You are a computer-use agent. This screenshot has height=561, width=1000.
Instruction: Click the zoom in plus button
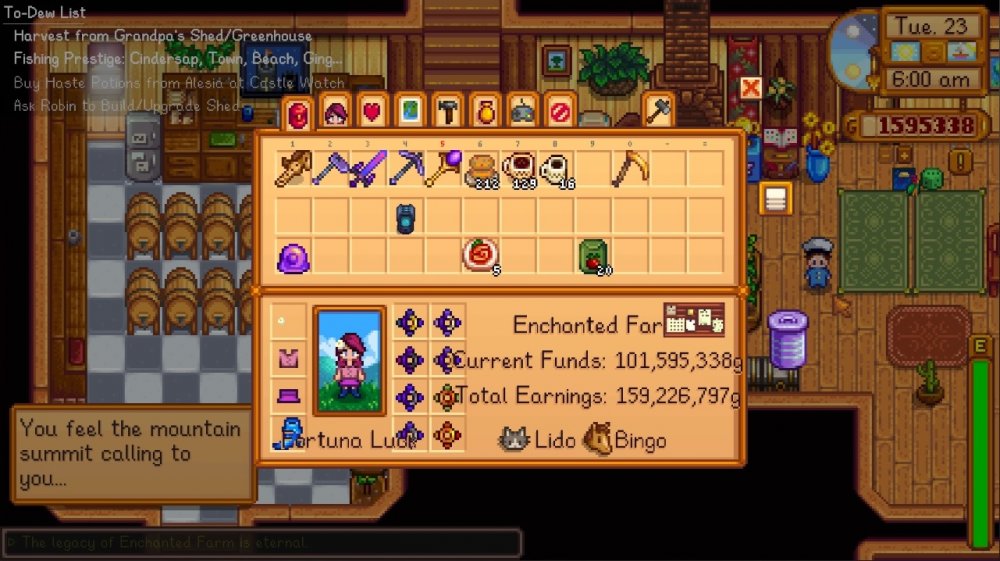point(903,155)
